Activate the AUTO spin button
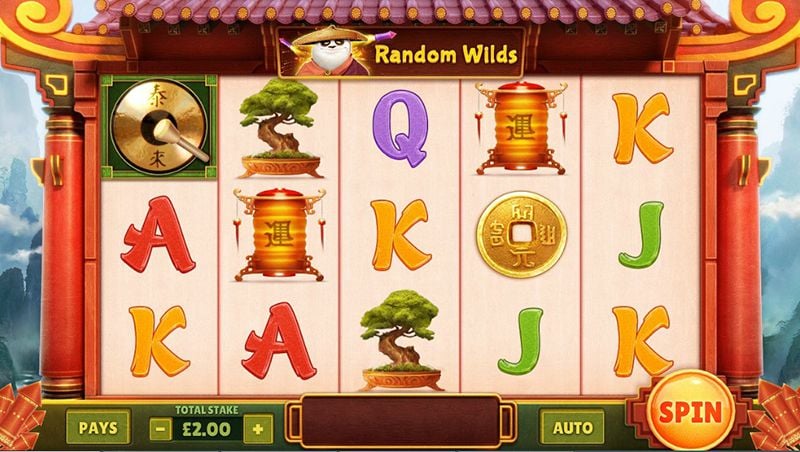This screenshot has height=452, width=800. (x=572, y=428)
